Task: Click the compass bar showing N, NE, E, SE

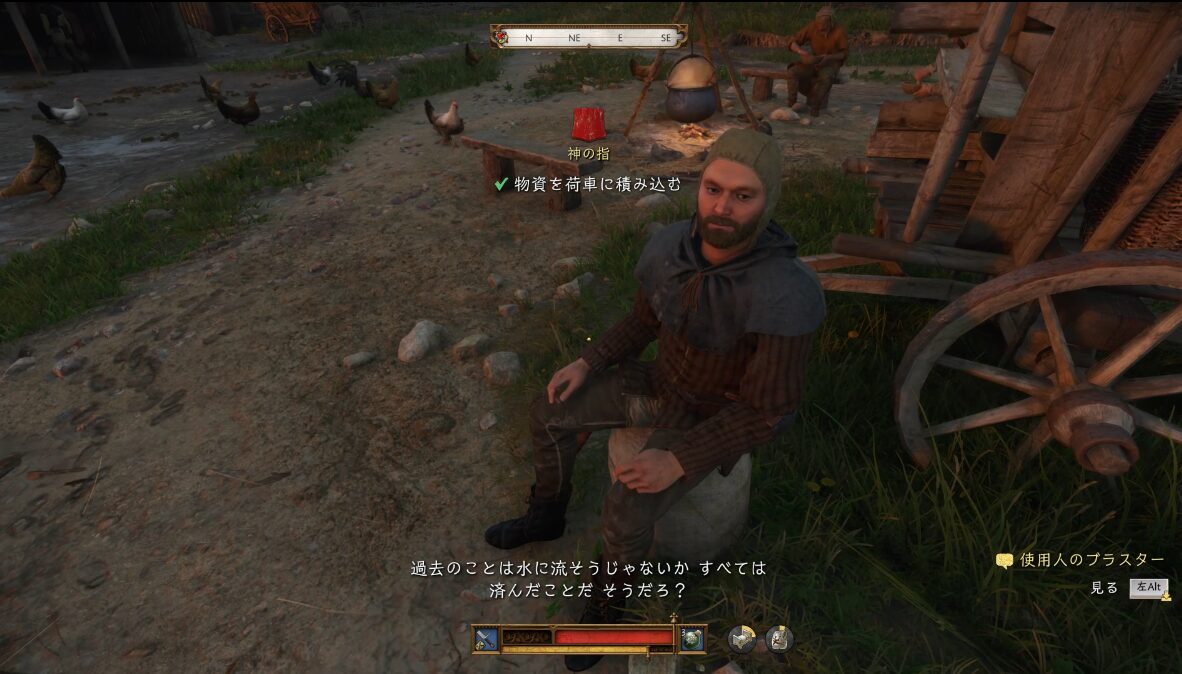Action: tap(589, 38)
